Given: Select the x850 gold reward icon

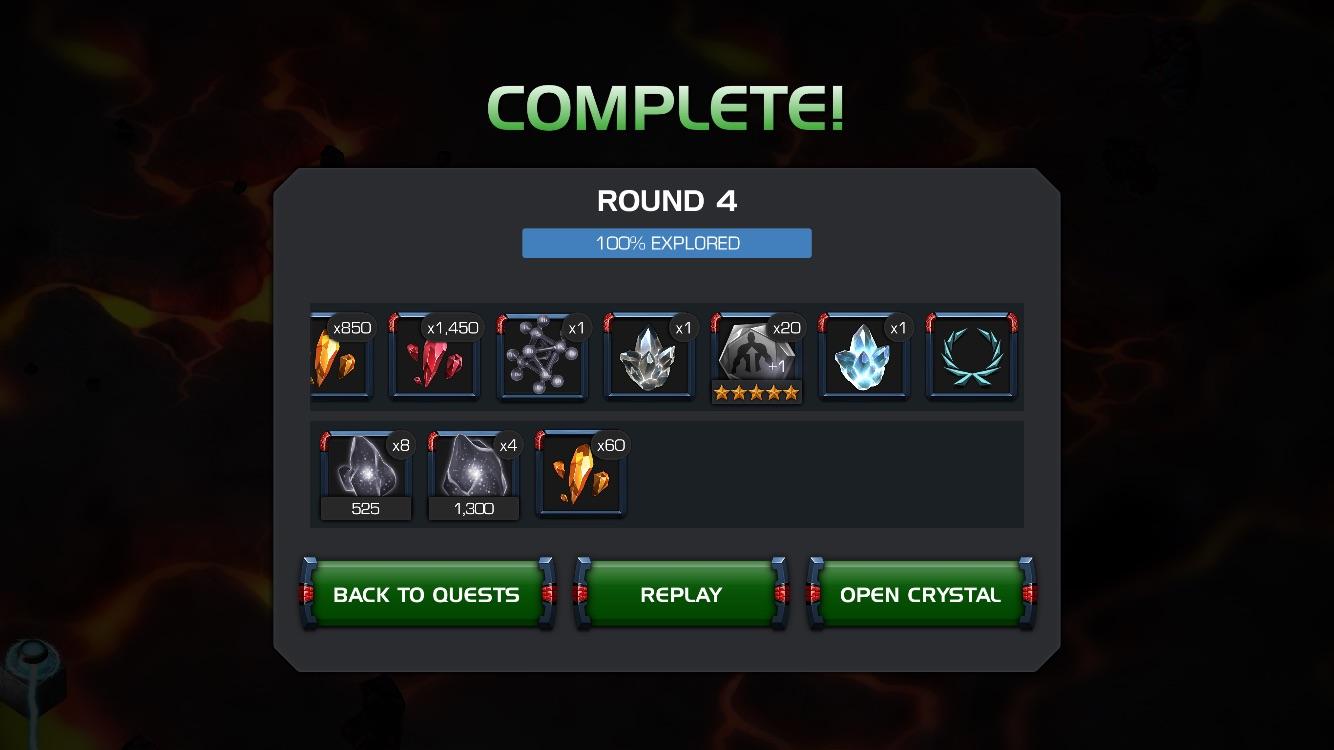Looking at the screenshot, I should (341, 357).
